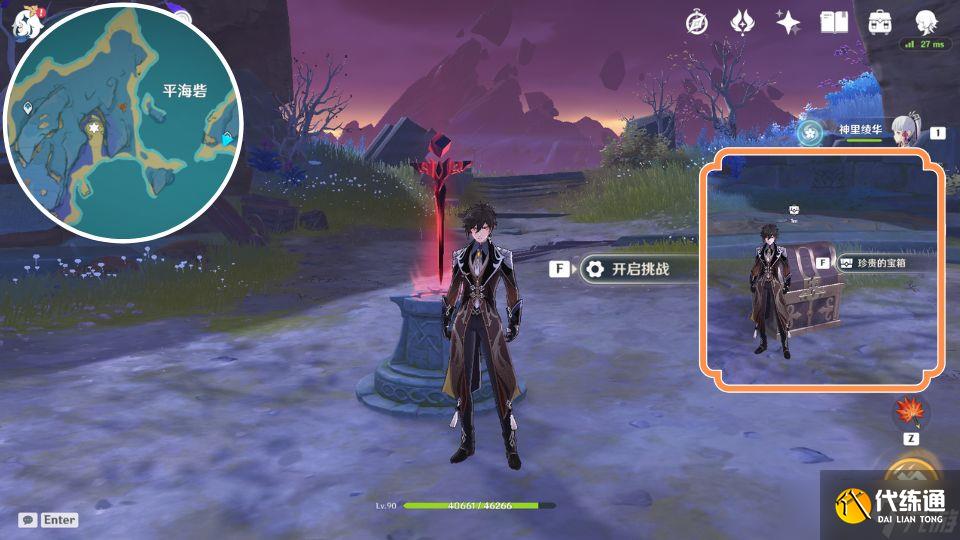This screenshot has height=540, width=960.
Task: Switch to party member 神里绫华
Action: click(x=862, y=131)
